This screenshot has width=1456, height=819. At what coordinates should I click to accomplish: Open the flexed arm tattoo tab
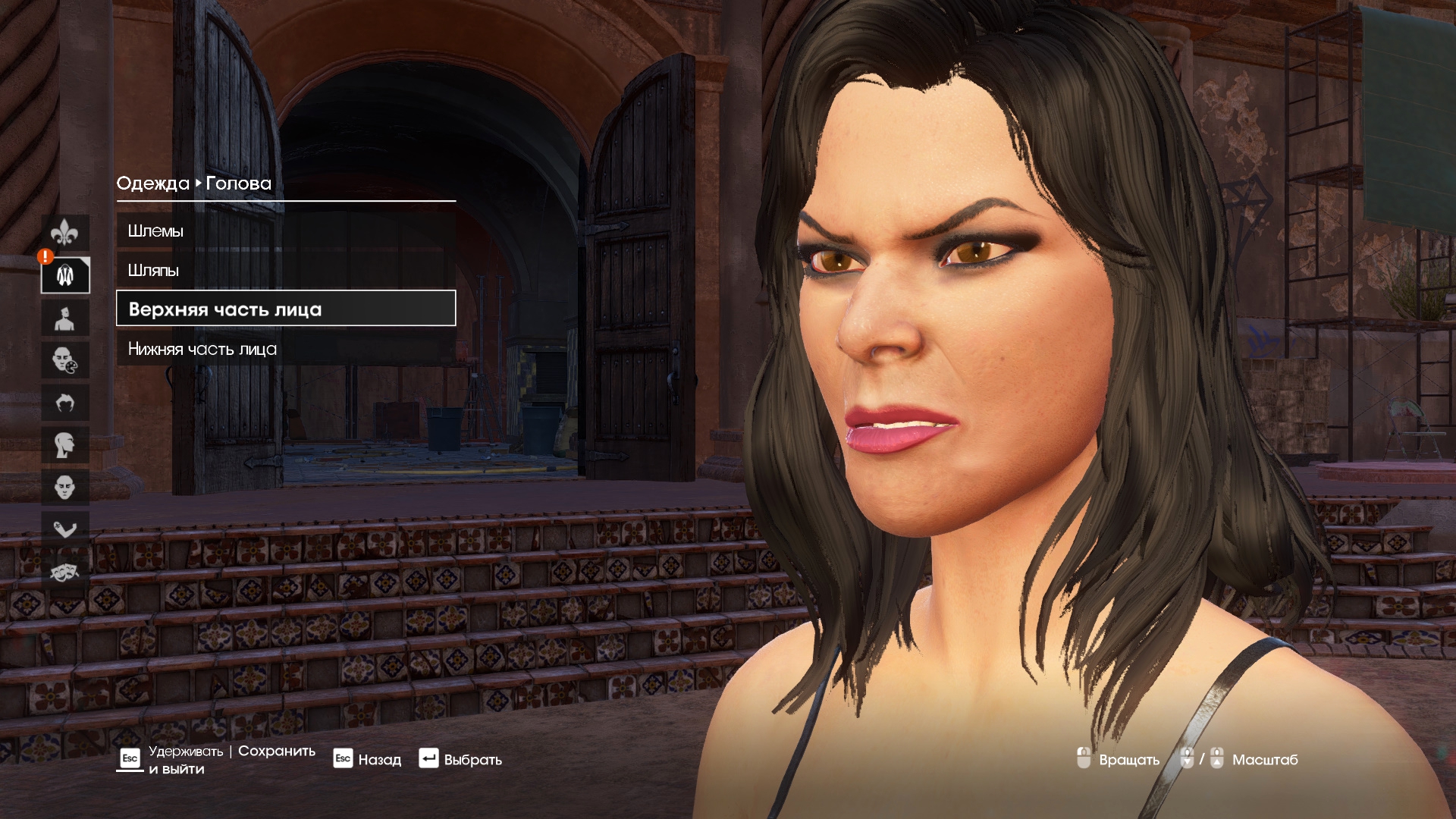coord(65,529)
